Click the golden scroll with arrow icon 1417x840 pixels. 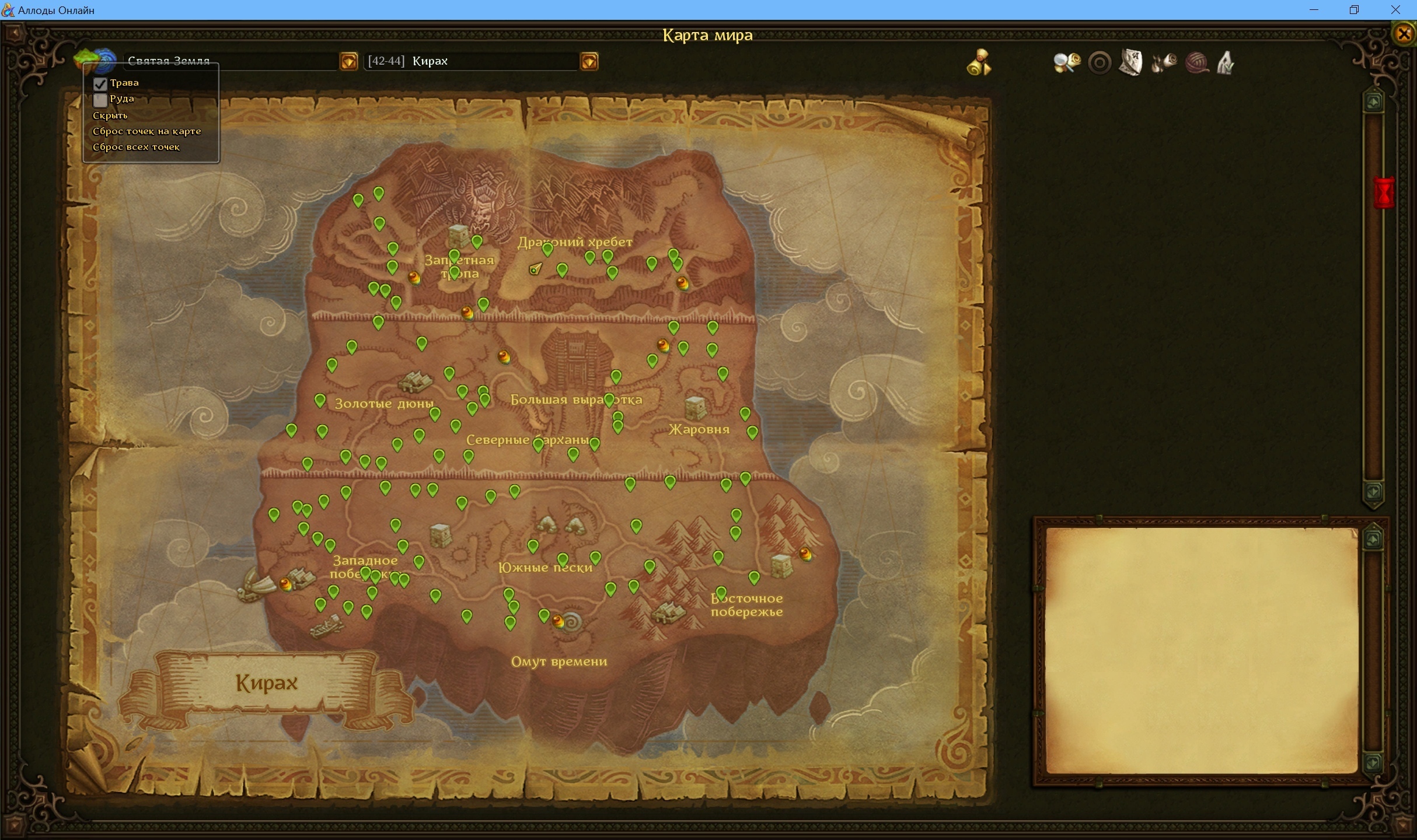click(979, 62)
